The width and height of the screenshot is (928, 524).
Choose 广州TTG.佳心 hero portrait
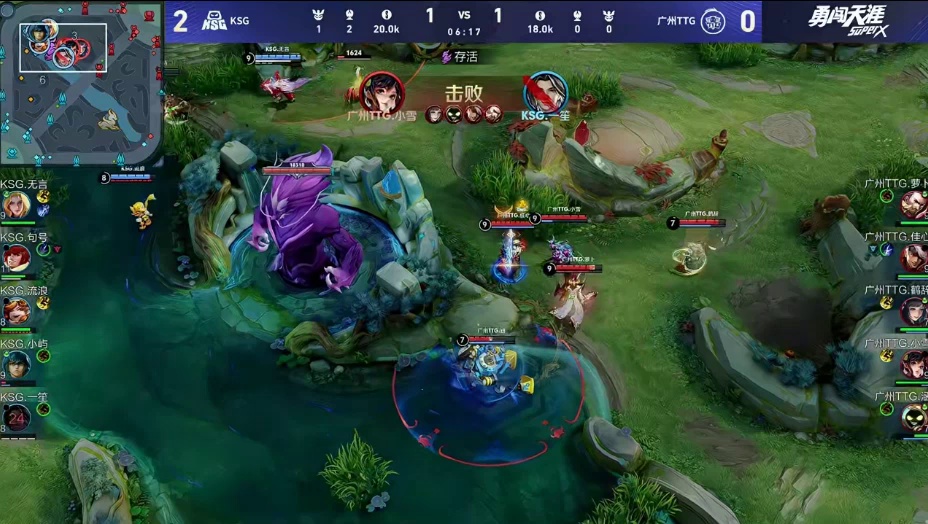(x=912, y=259)
